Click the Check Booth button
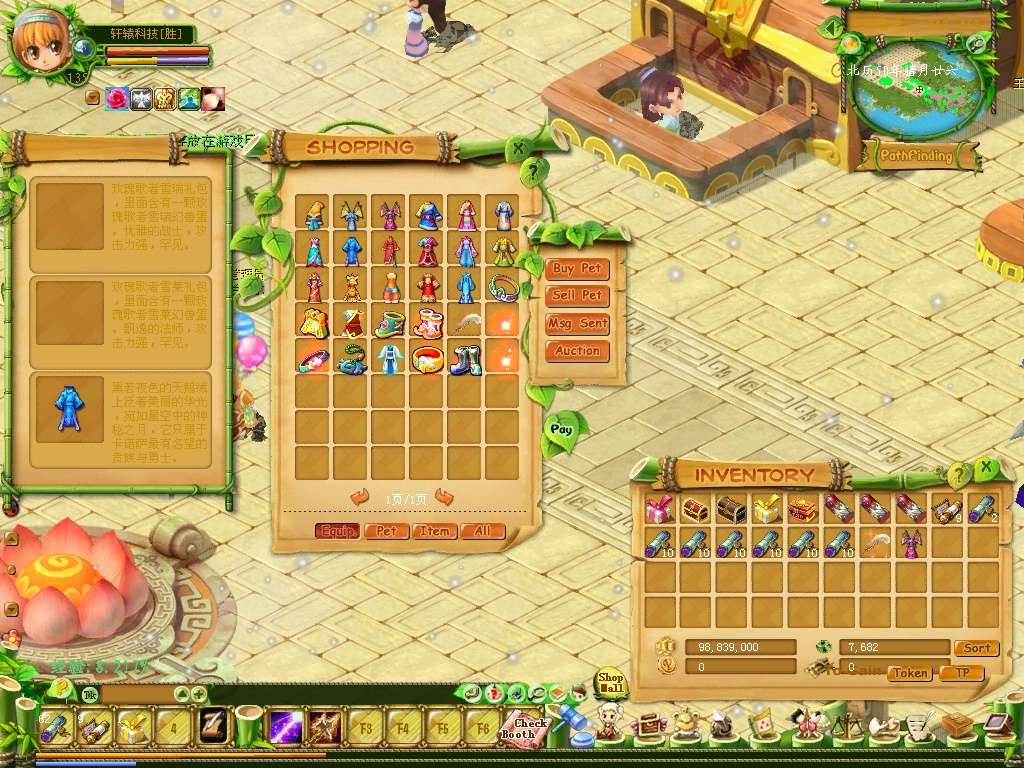1024x768 pixels. [x=524, y=728]
